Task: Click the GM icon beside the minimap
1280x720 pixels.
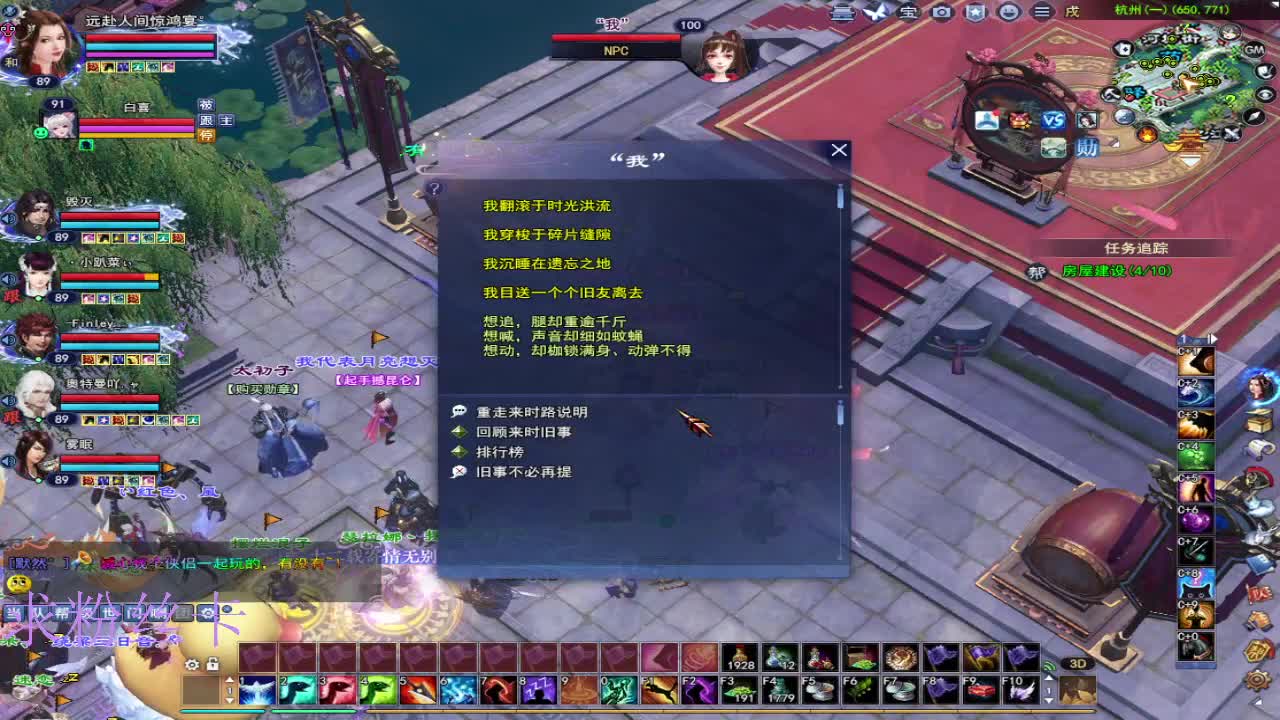Action: [1254, 49]
